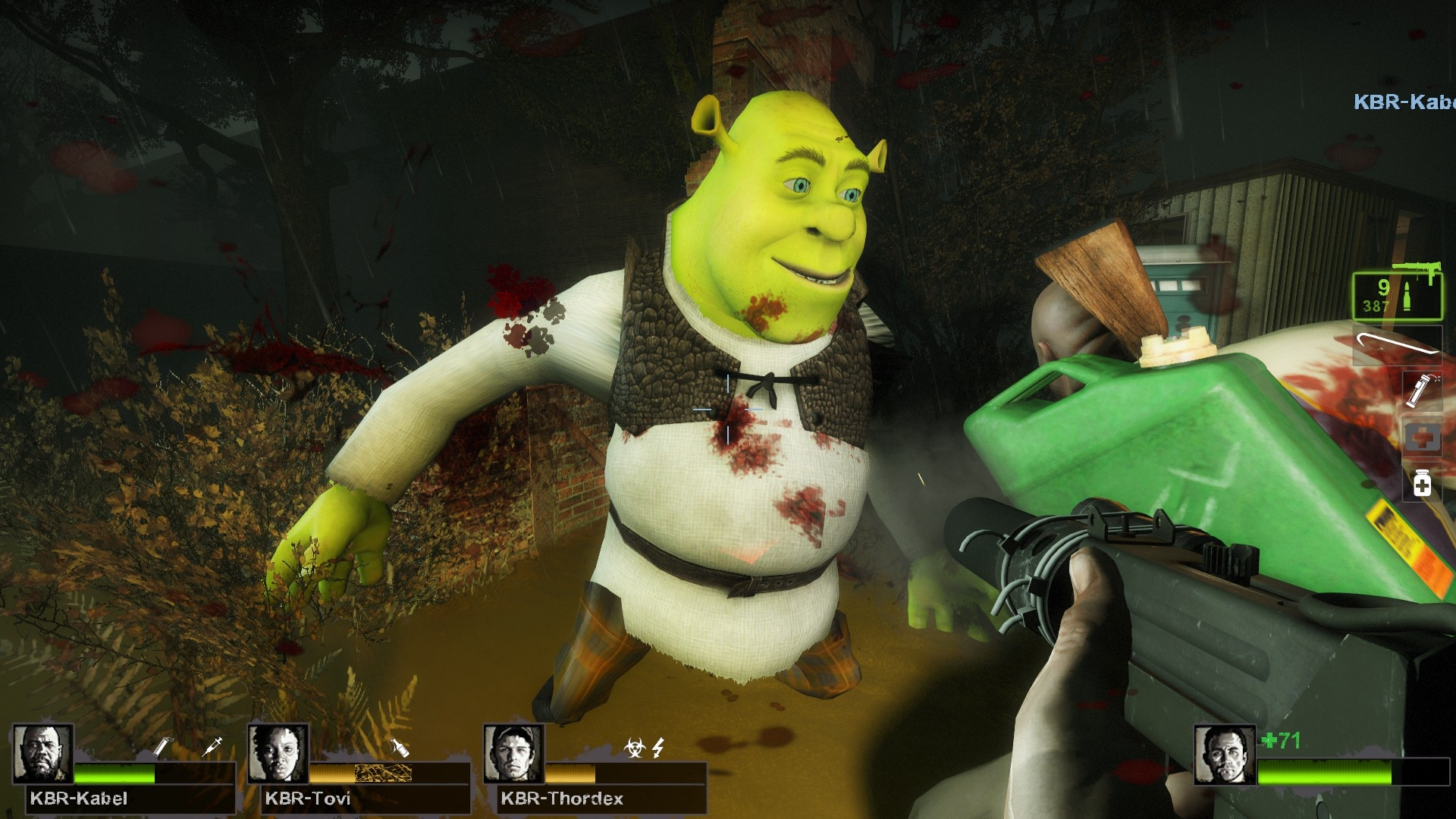Select the first aid kit slot
Image resolution: width=1456 pixels, height=819 pixels.
coord(1421,438)
